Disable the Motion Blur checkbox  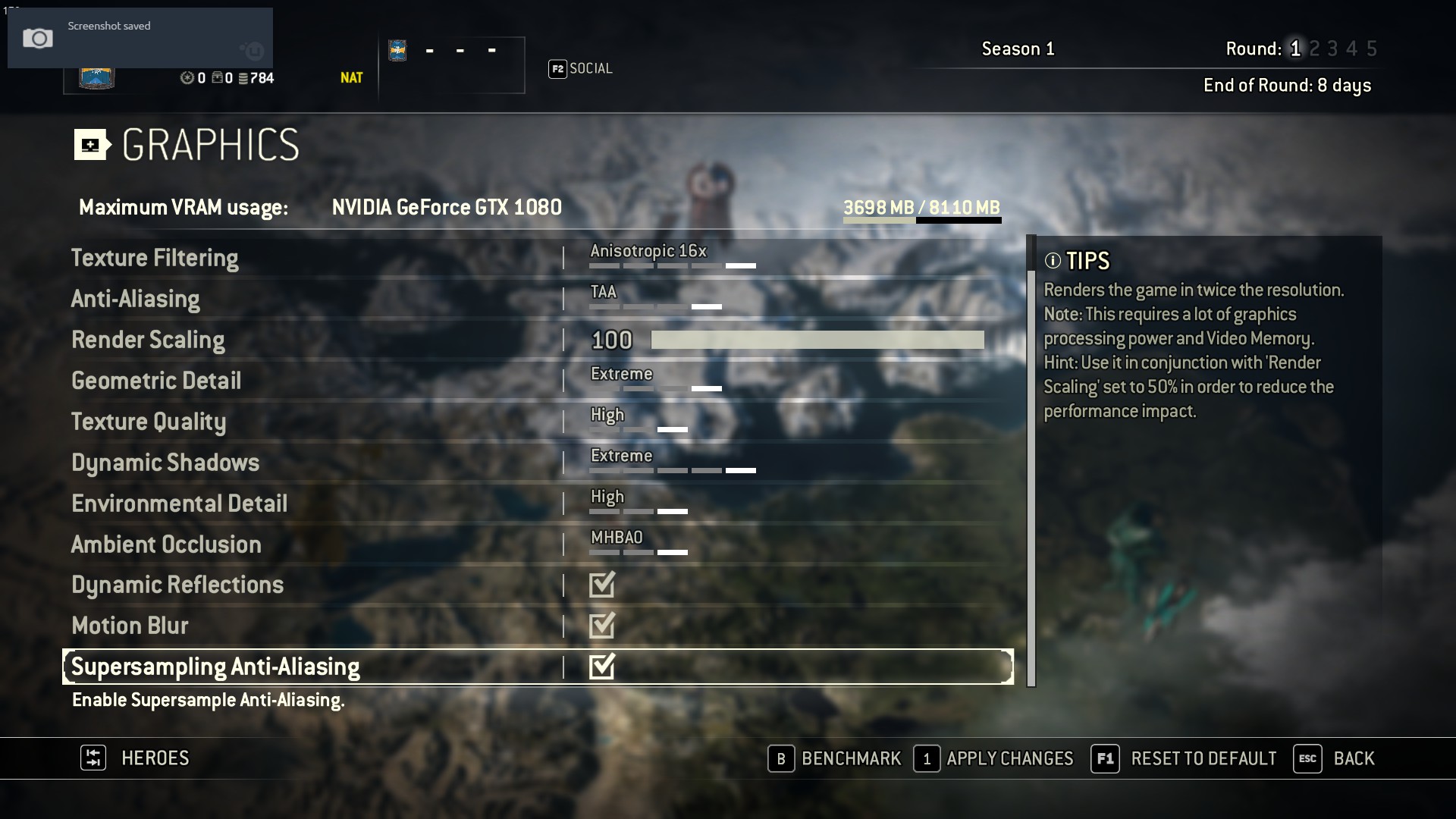pyautogui.click(x=602, y=626)
